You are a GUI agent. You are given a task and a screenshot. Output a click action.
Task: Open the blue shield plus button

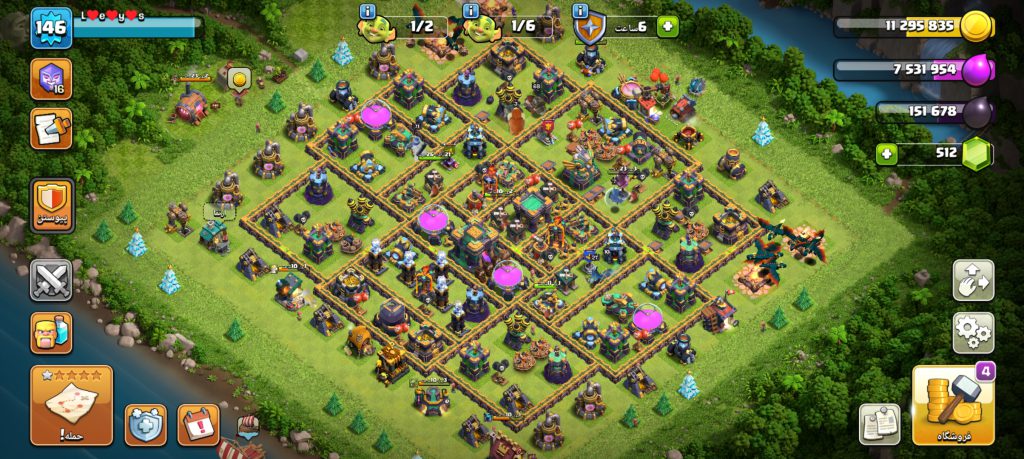pos(145,425)
